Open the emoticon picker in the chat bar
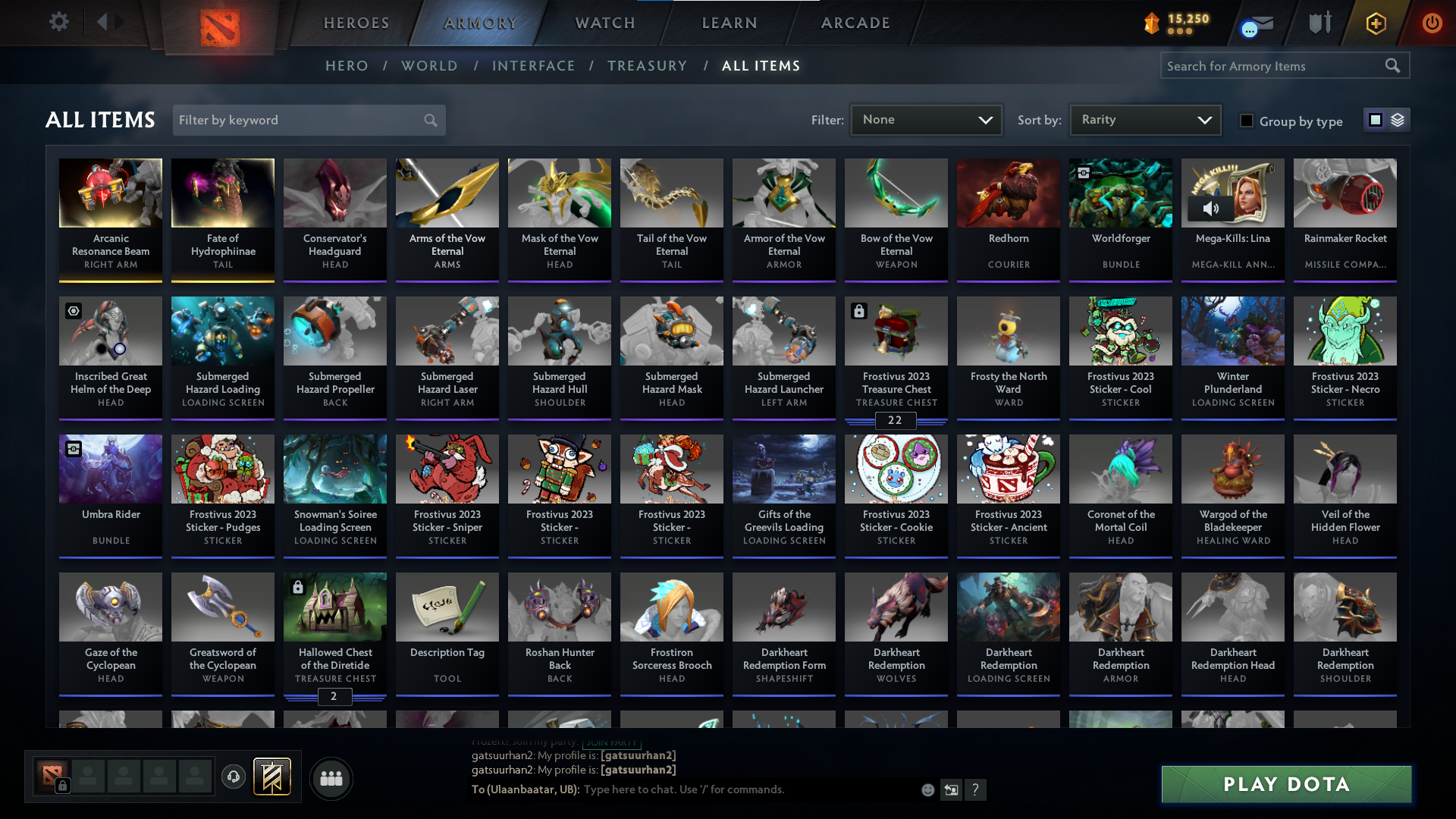This screenshot has width=1456, height=819. [927, 789]
